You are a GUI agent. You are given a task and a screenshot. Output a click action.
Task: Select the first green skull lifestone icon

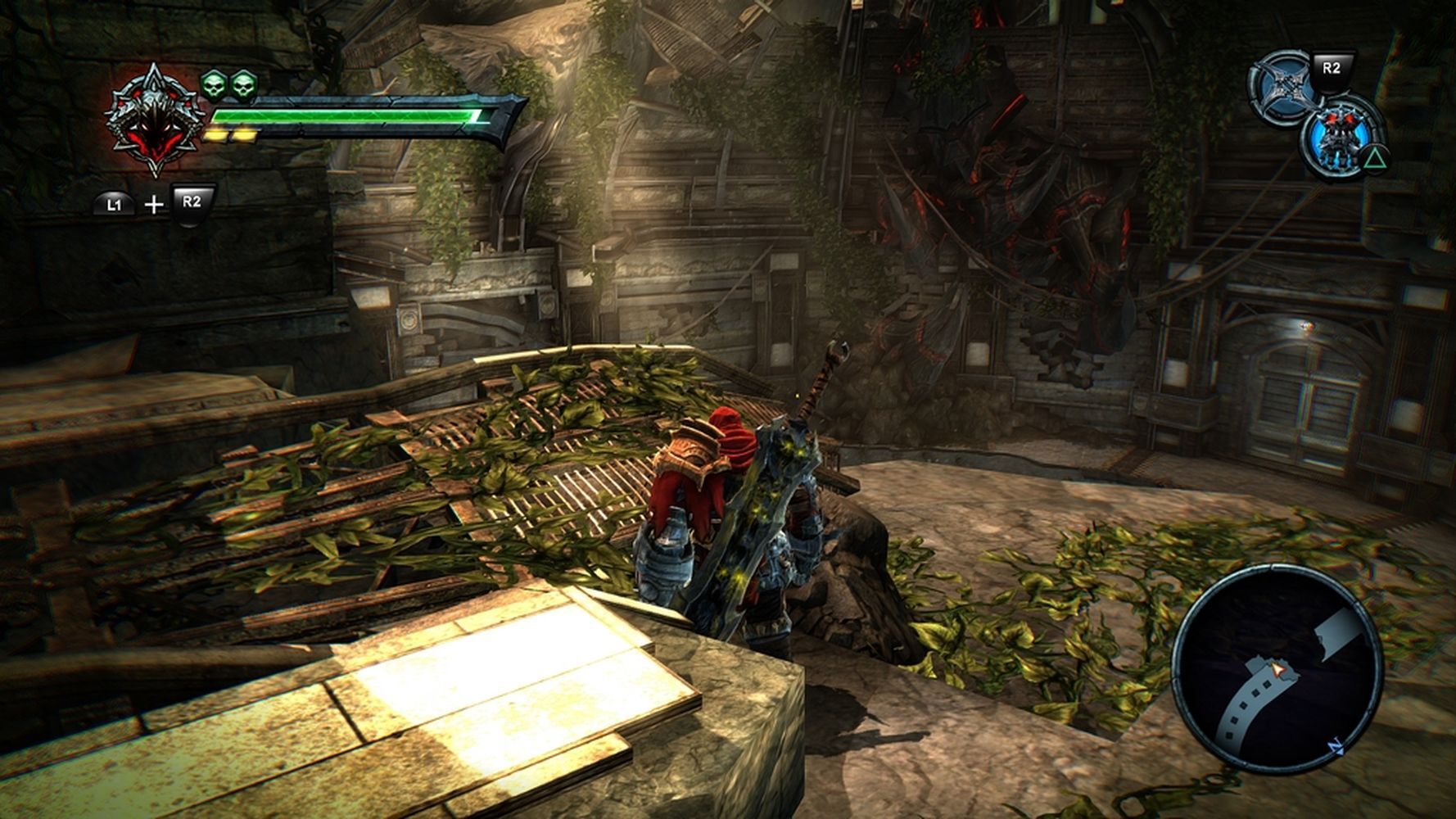(x=214, y=84)
